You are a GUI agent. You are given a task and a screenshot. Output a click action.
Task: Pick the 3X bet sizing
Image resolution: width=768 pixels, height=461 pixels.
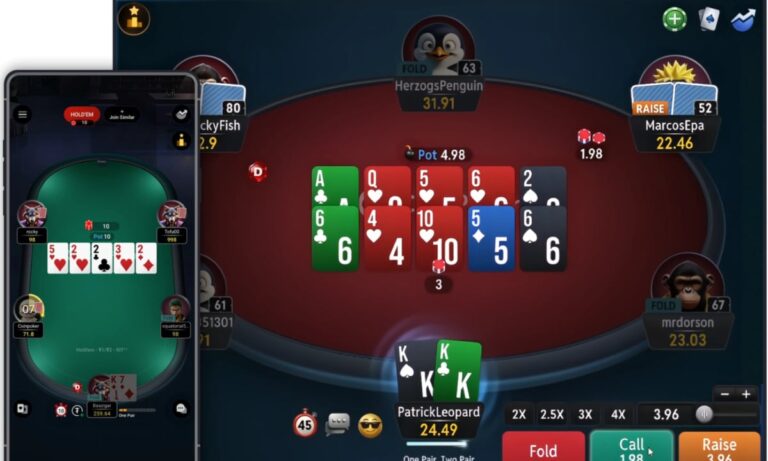coord(585,414)
